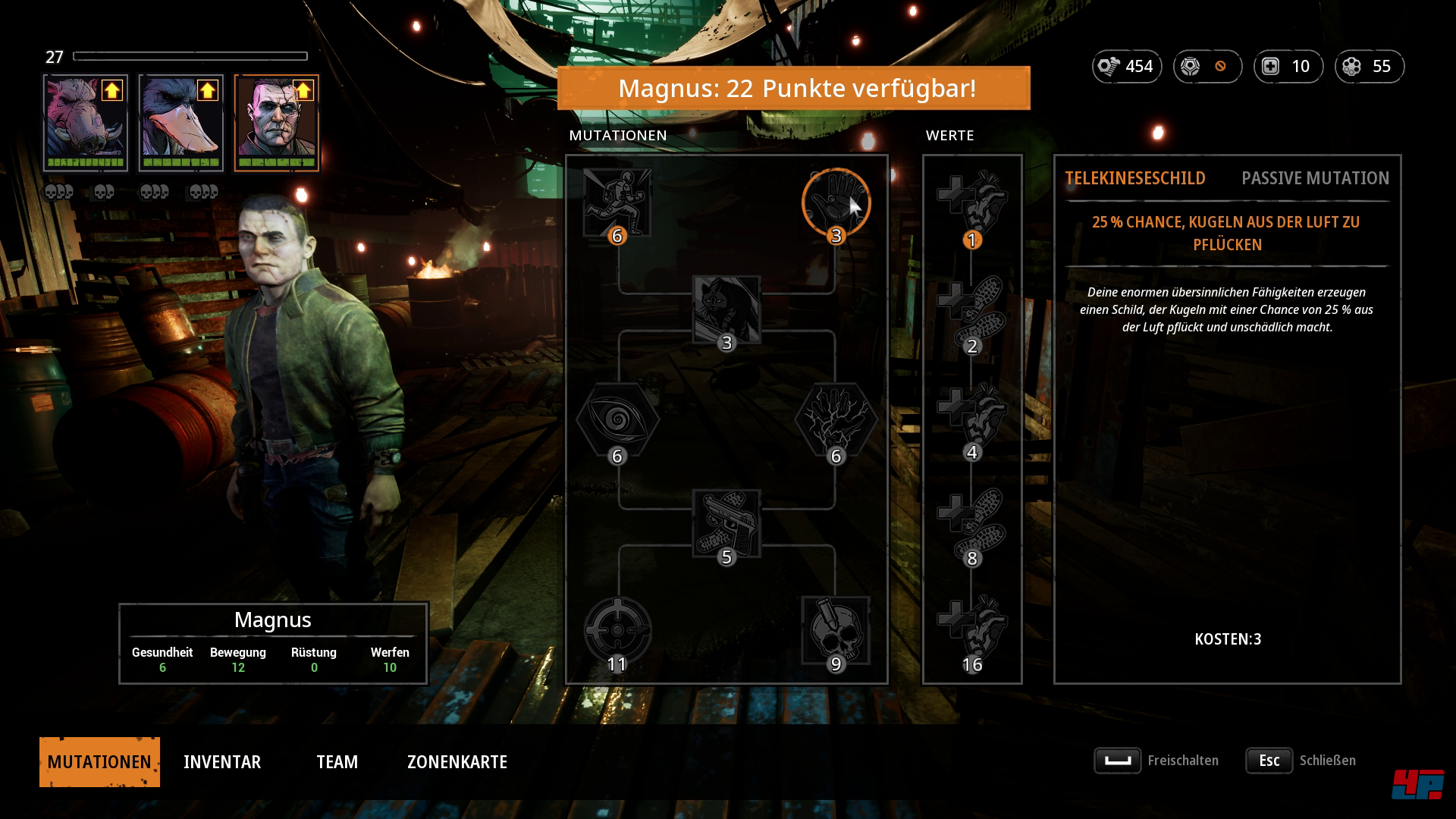Open the Inventar tab
Image resolution: width=1456 pixels, height=819 pixels.
[222, 761]
